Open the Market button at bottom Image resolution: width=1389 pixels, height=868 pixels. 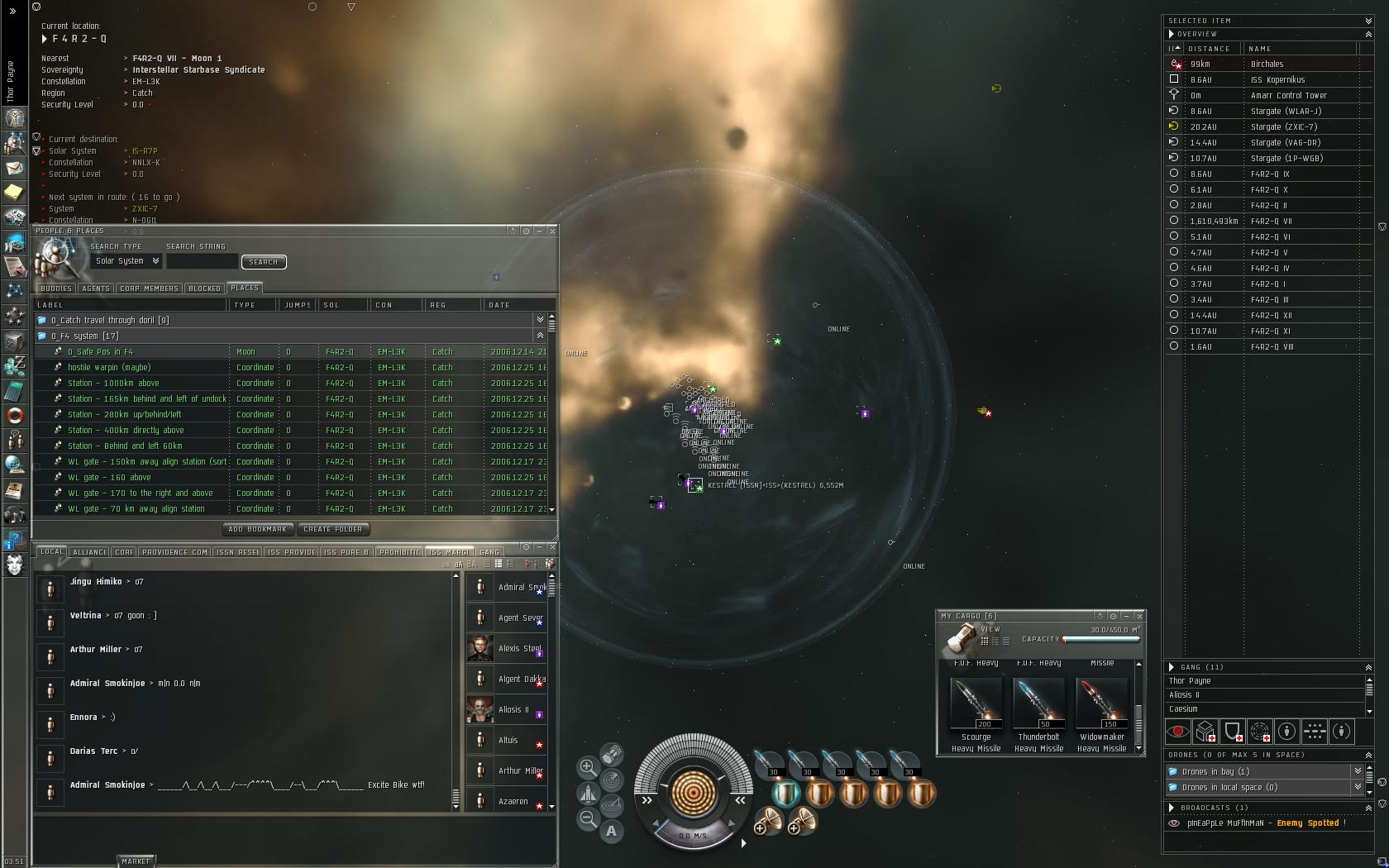point(136,861)
